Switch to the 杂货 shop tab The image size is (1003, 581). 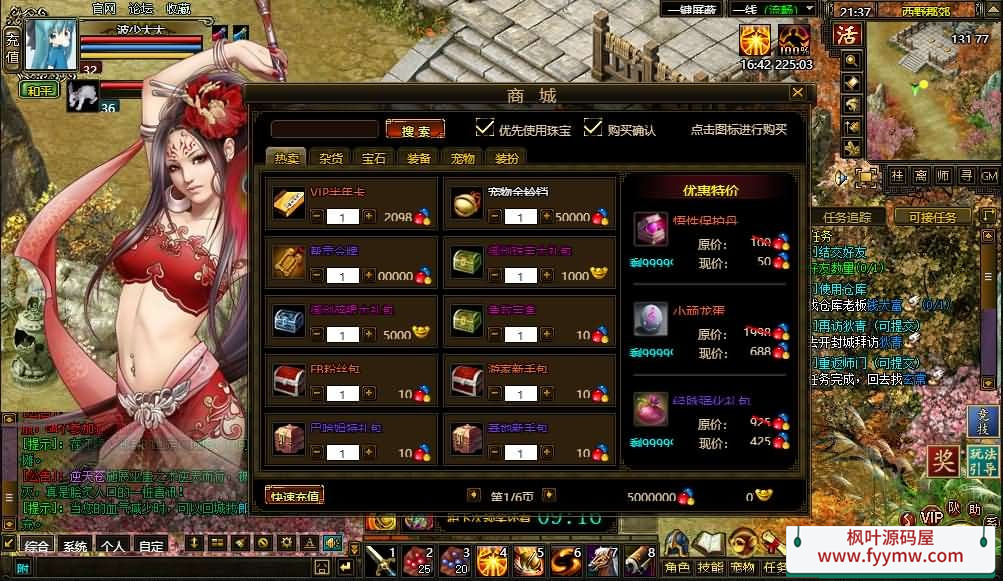tap(331, 158)
